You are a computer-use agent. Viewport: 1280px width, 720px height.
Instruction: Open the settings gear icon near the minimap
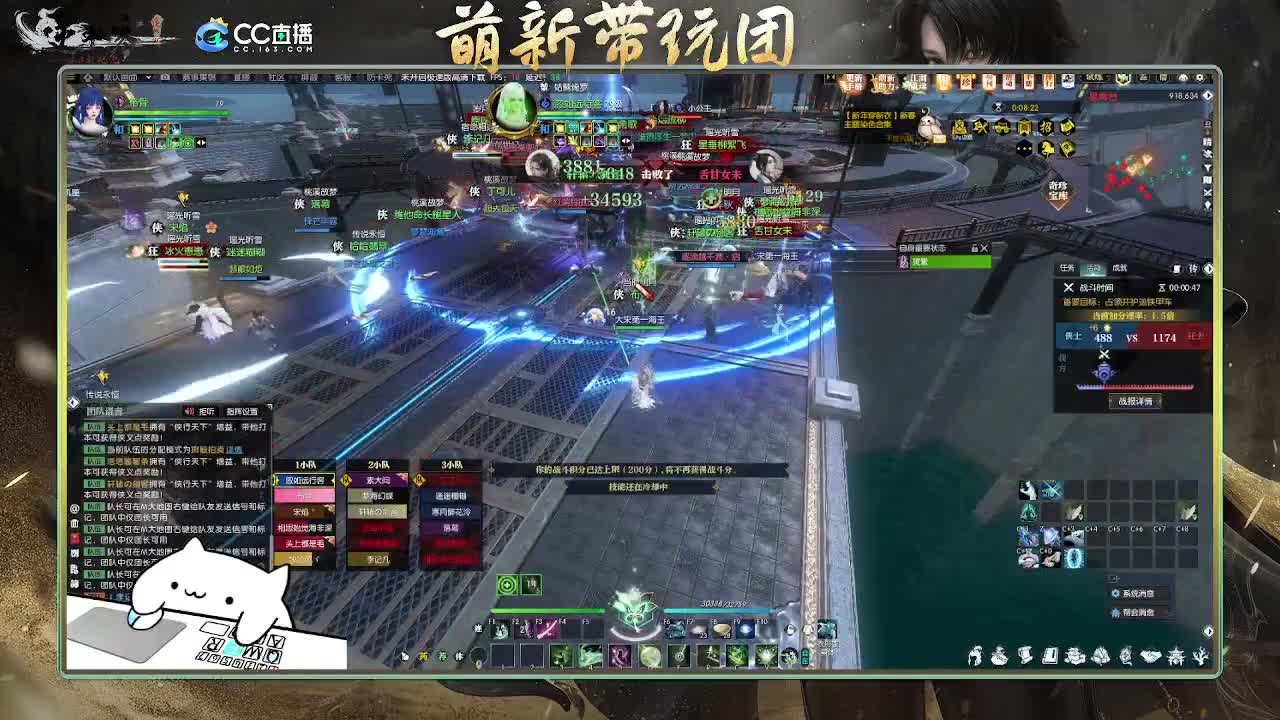point(1200,77)
